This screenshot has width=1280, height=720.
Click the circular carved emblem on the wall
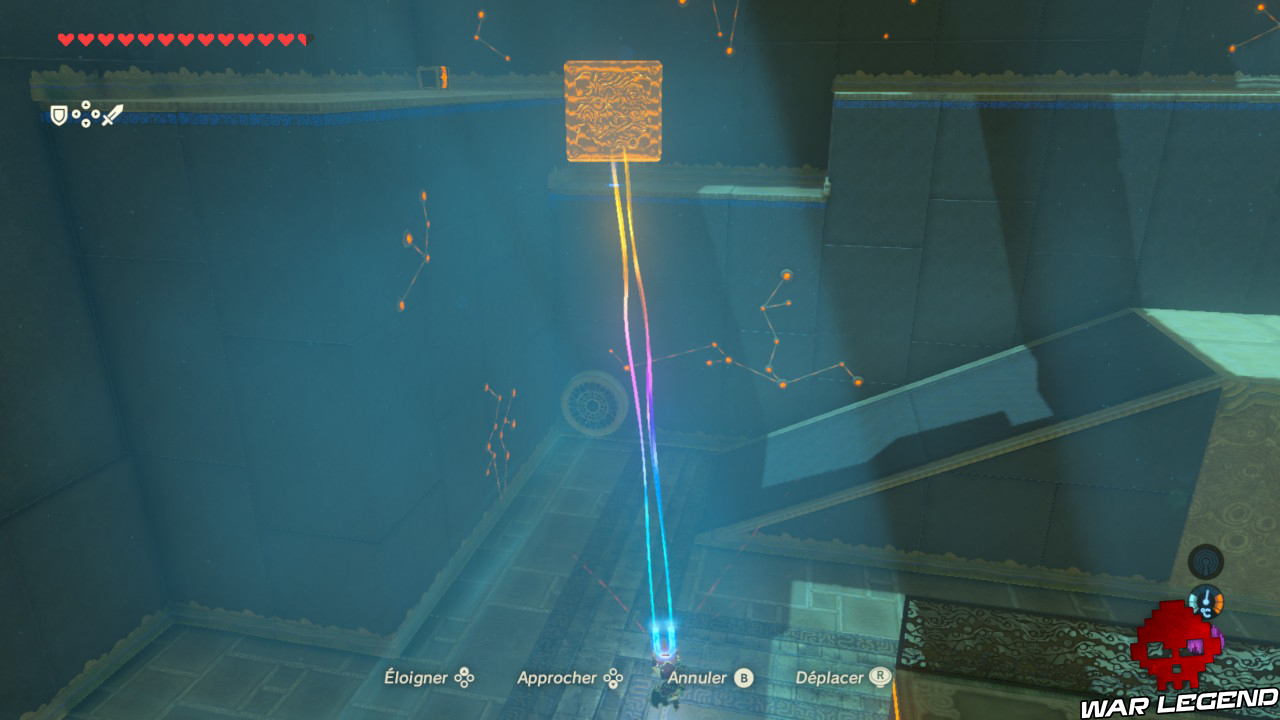tap(593, 403)
